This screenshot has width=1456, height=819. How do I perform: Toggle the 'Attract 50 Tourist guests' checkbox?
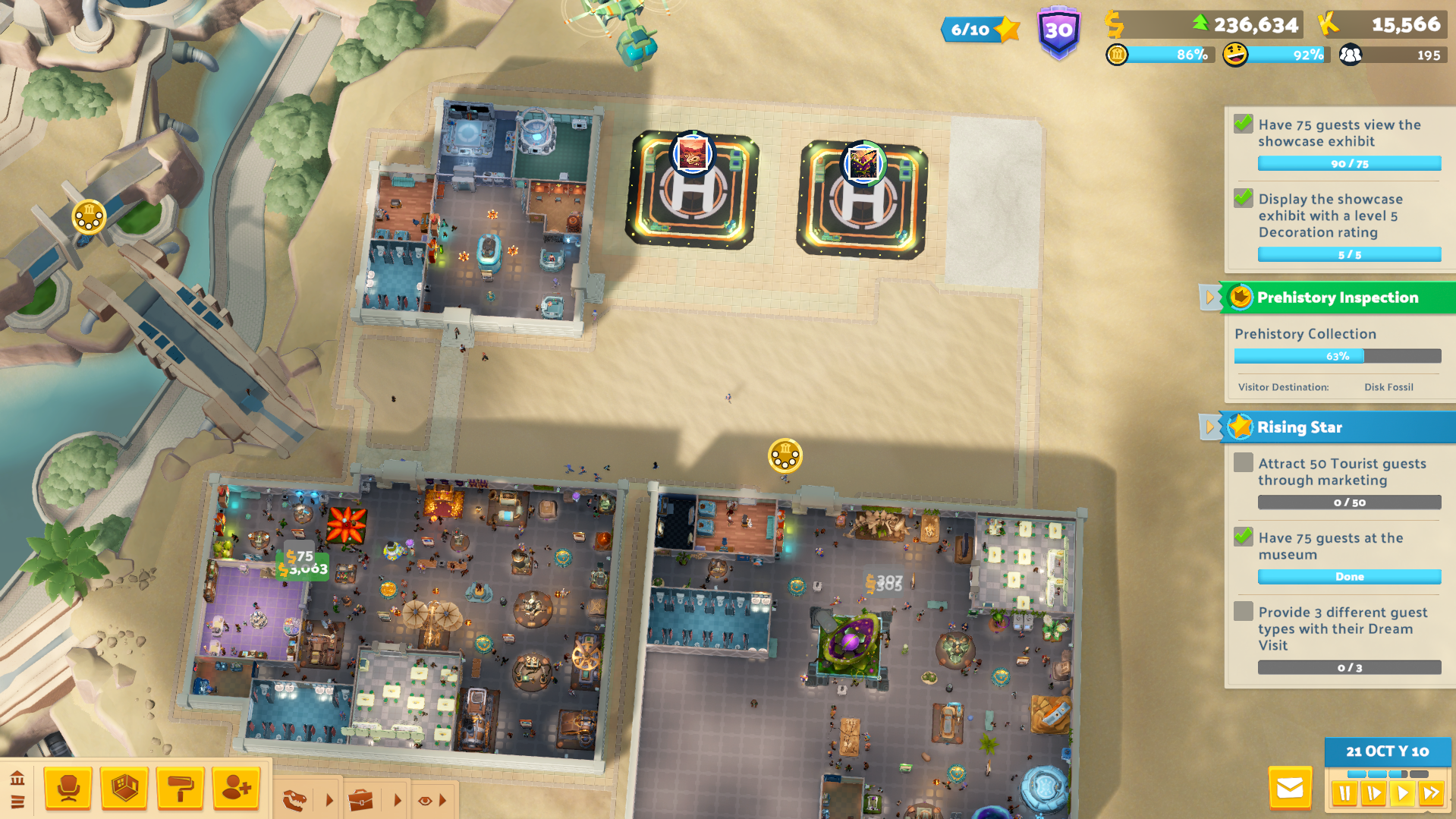(1243, 462)
